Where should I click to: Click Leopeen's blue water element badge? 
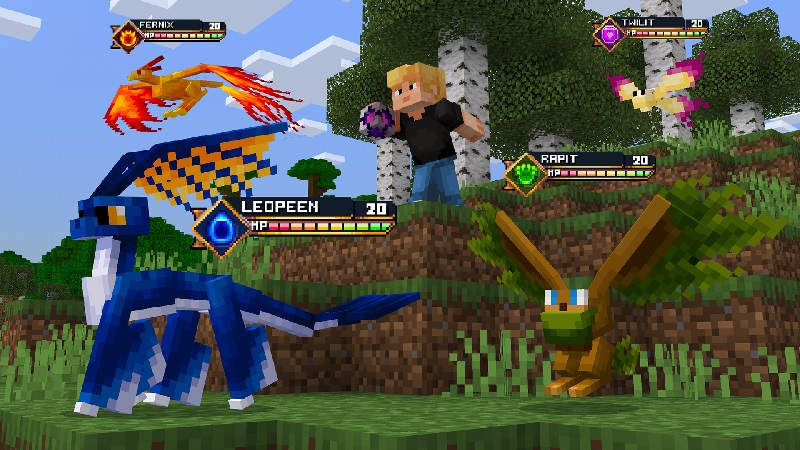[219, 225]
